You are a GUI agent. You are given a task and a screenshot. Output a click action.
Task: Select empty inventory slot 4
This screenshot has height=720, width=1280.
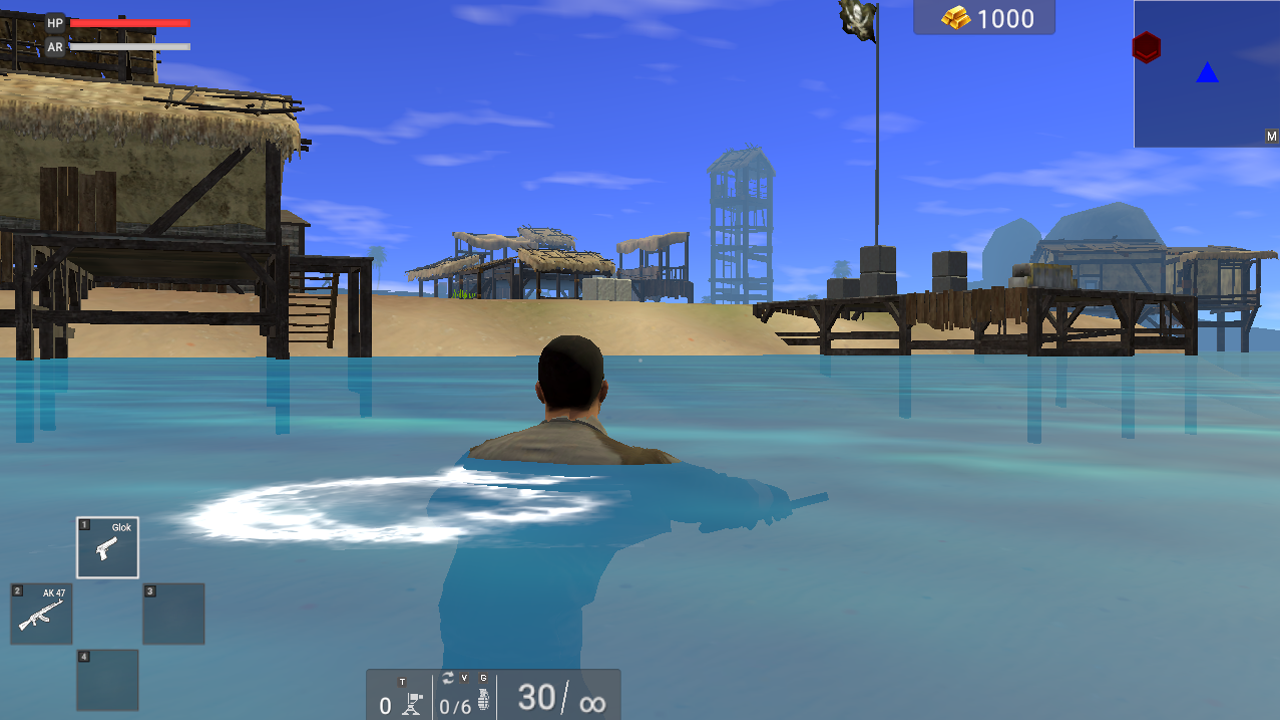tap(107, 680)
